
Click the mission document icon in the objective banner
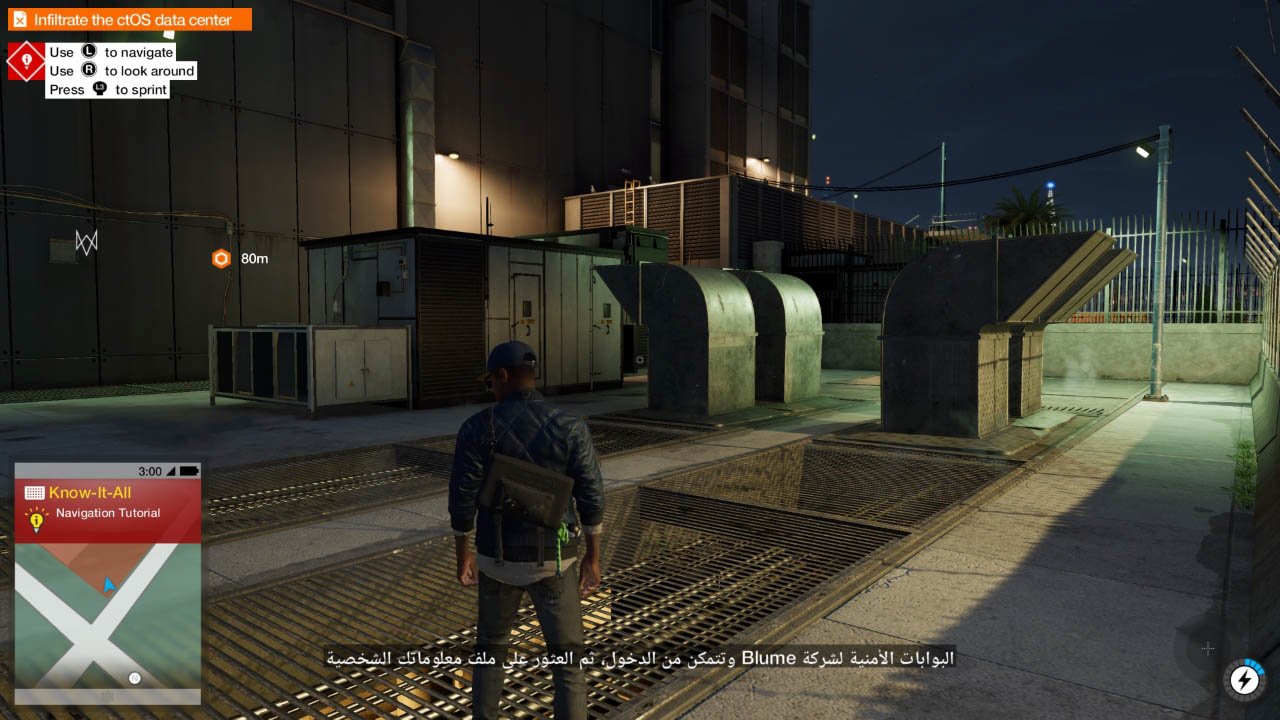20,19
